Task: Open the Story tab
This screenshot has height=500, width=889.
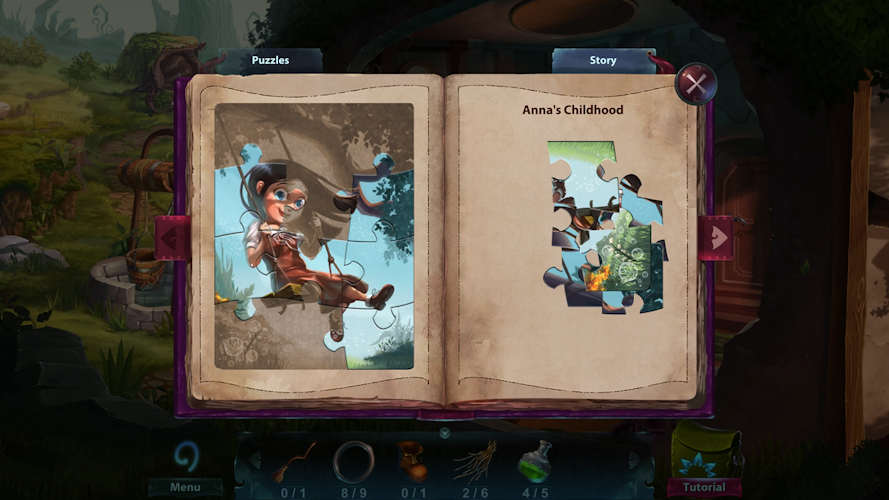Action: [x=602, y=60]
